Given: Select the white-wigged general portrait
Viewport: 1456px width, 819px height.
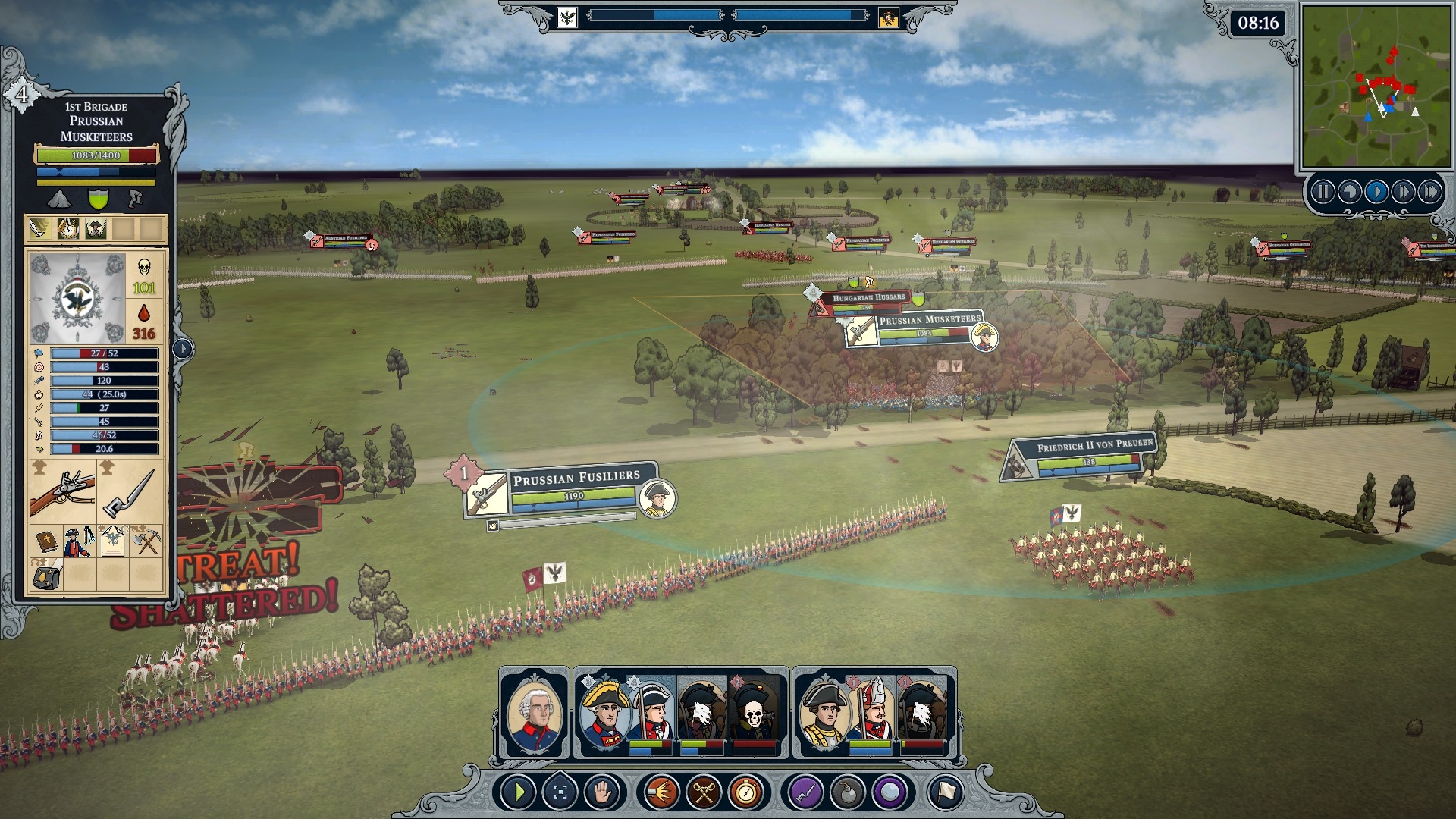Looking at the screenshot, I should pyautogui.click(x=534, y=713).
